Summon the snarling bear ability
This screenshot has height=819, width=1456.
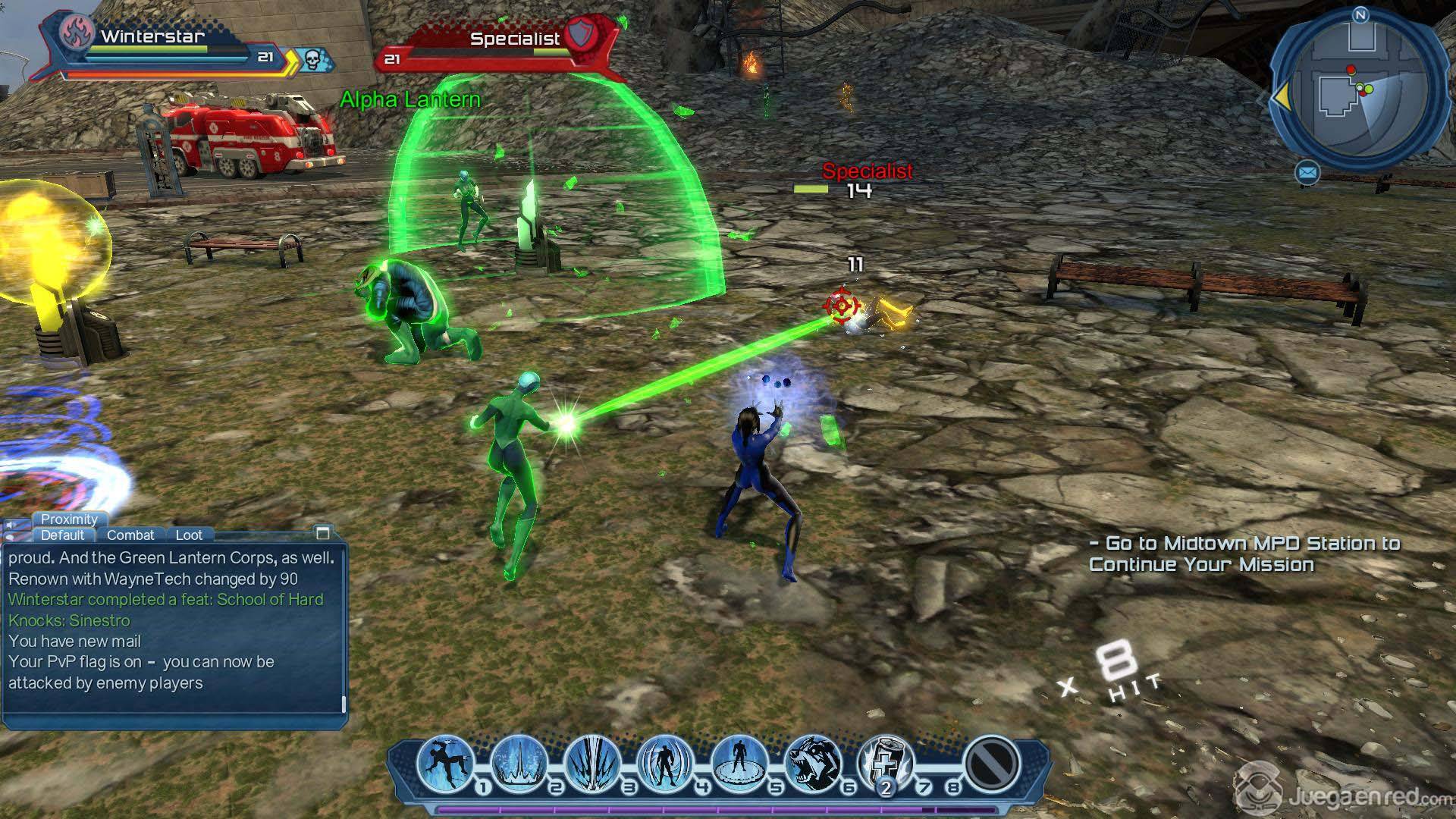[x=812, y=762]
